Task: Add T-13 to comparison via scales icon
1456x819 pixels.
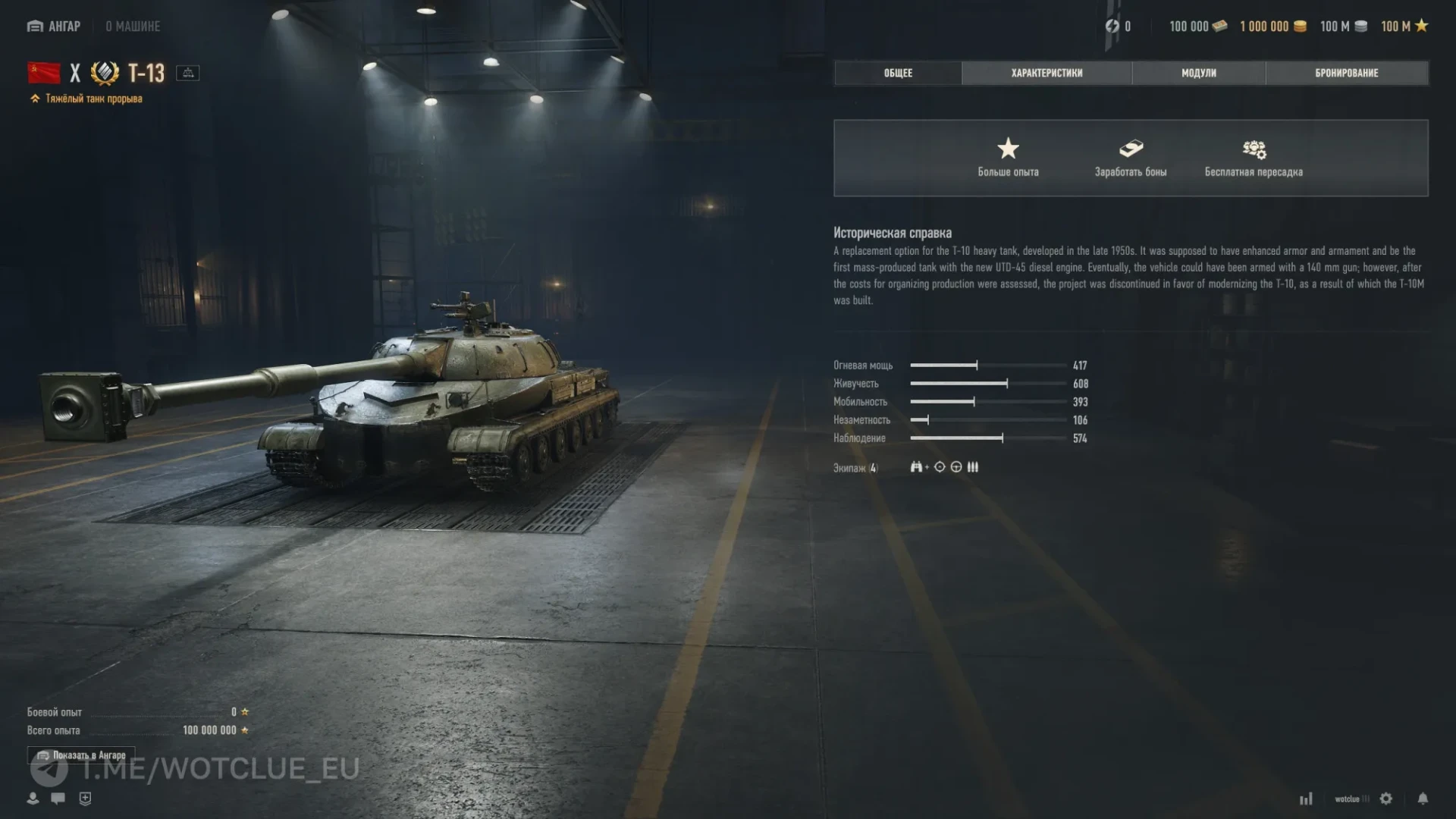Action: (x=188, y=73)
